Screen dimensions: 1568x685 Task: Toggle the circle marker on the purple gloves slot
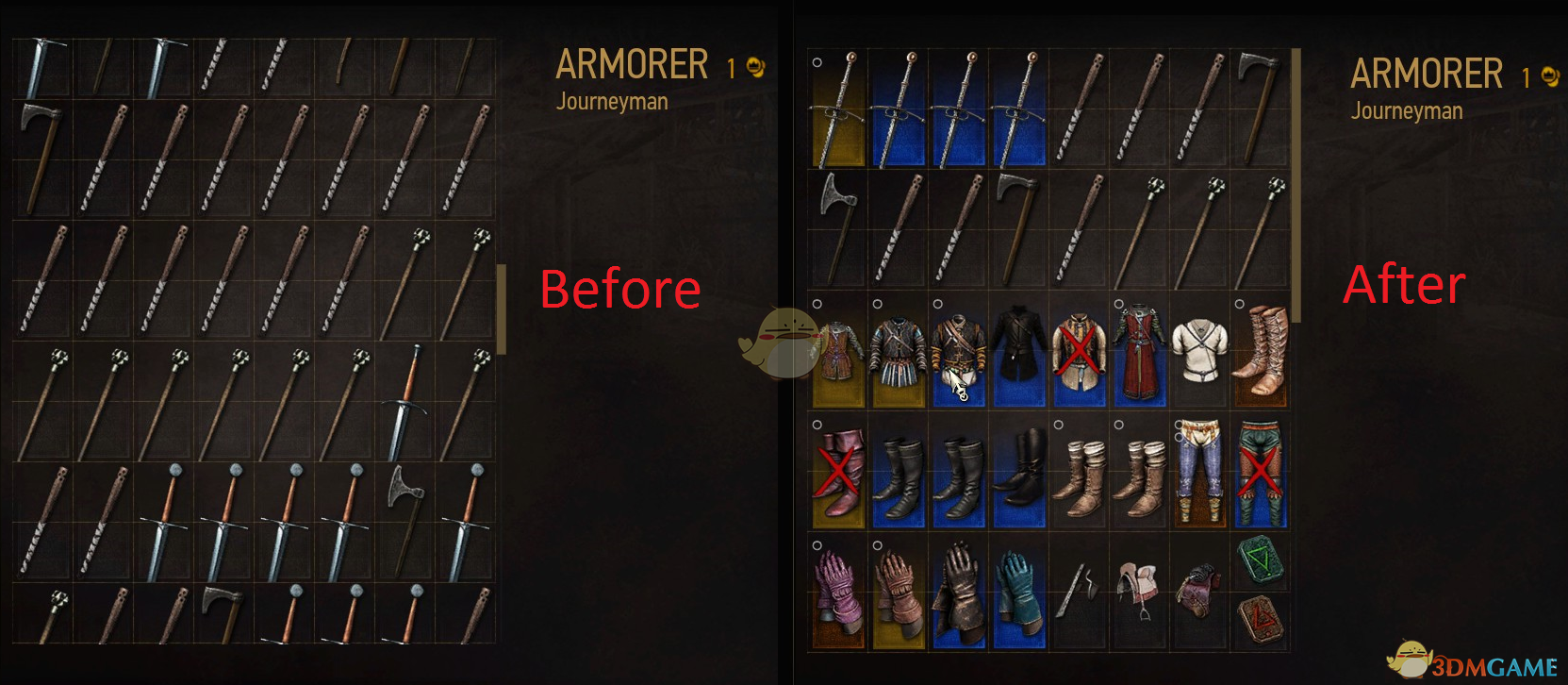pos(817,545)
